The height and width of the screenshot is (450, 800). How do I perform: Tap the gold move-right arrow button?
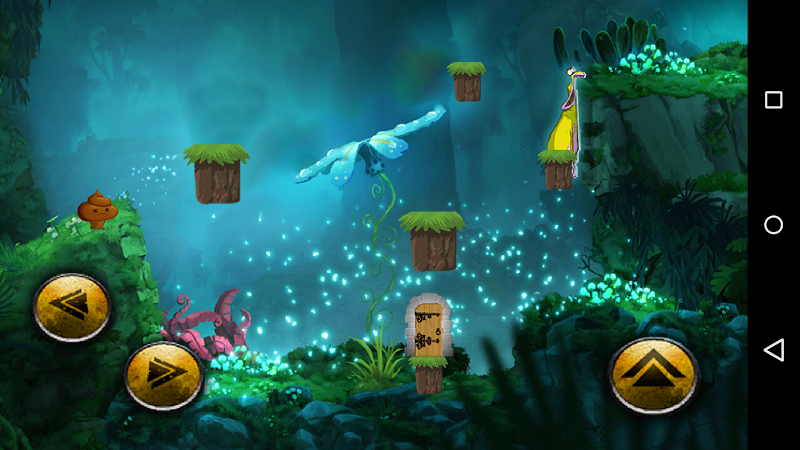point(163,375)
